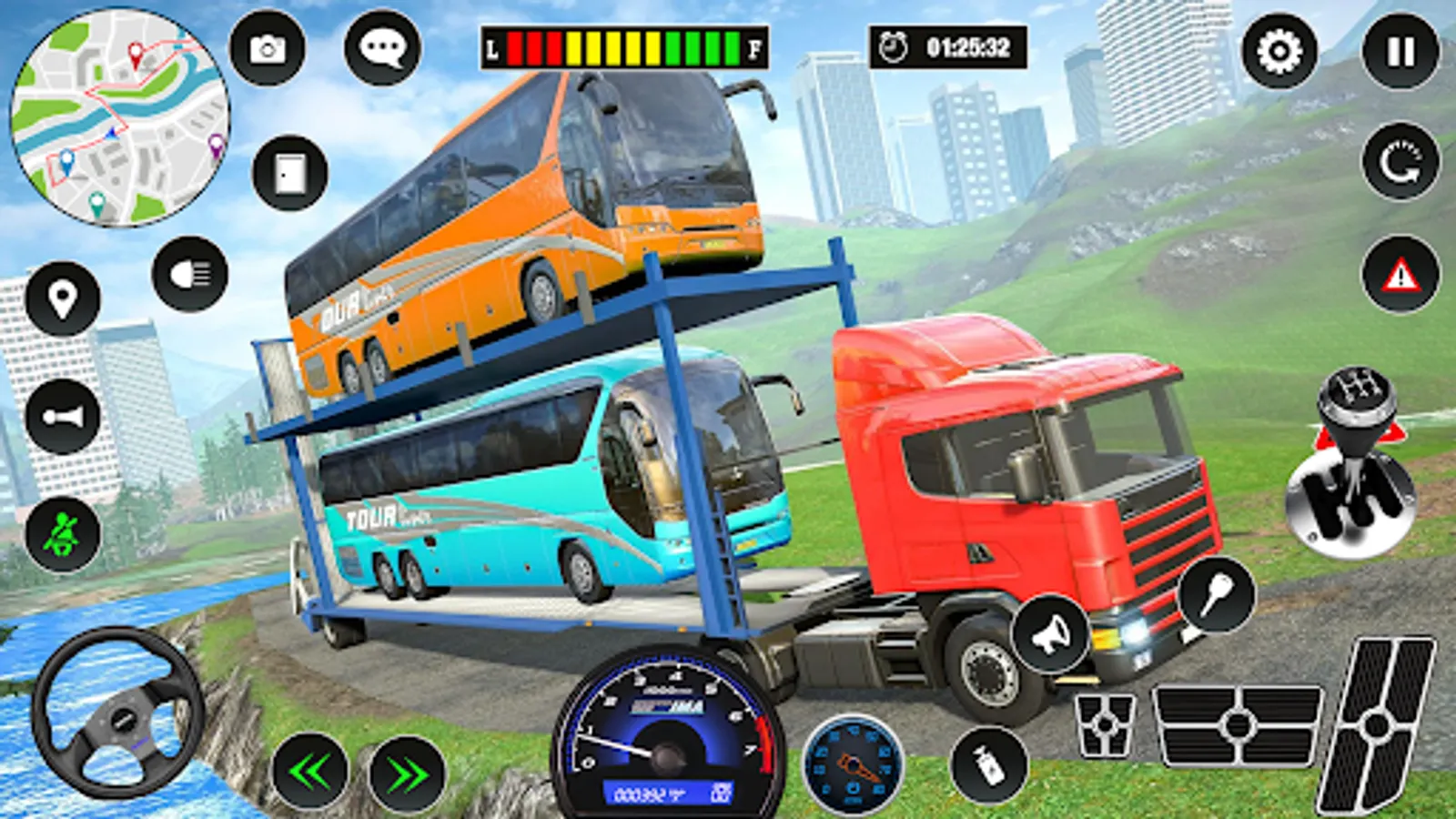Activate the right turn indicator arrows
1456x819 pixels.
click(x=407, y=774)
